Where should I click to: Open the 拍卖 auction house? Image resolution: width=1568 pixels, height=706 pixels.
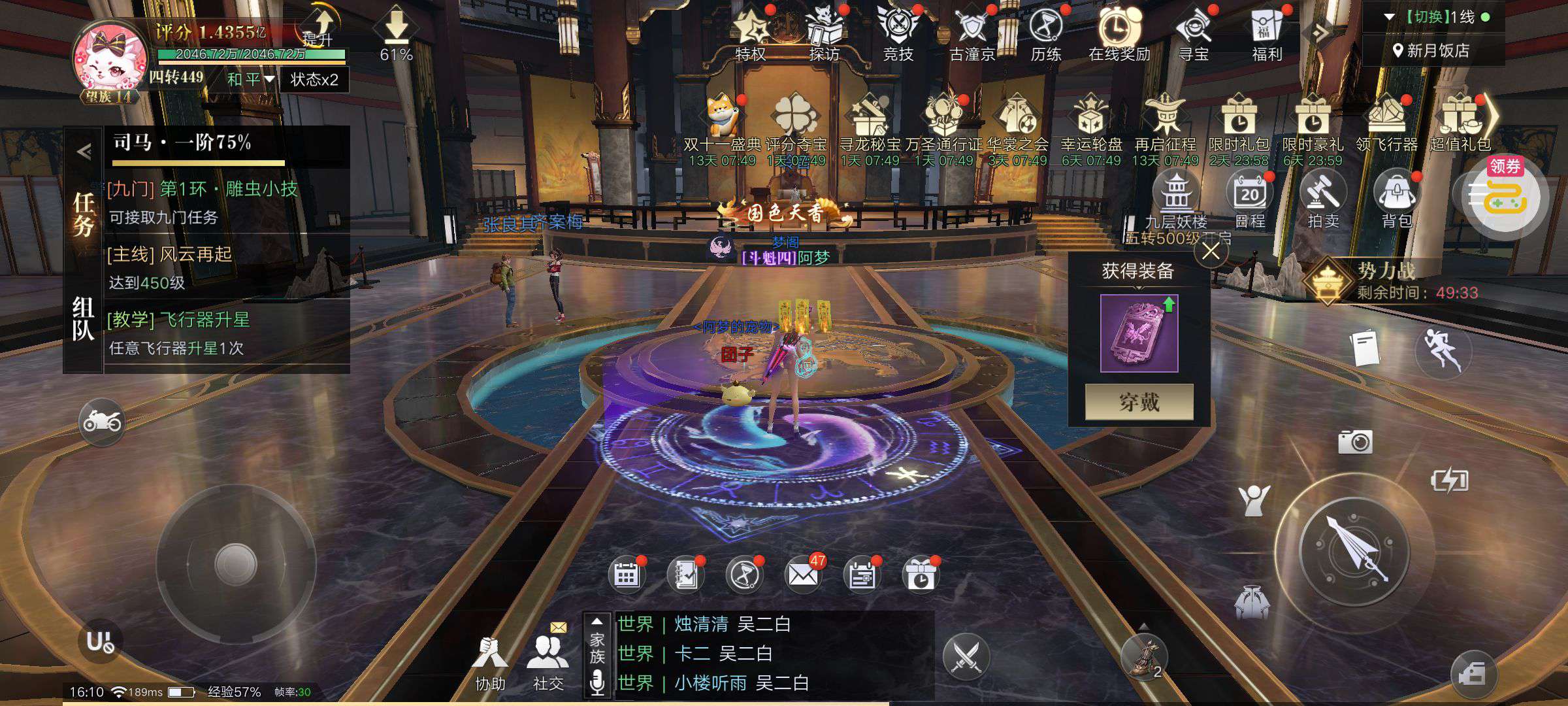[x=1323, y=199]
